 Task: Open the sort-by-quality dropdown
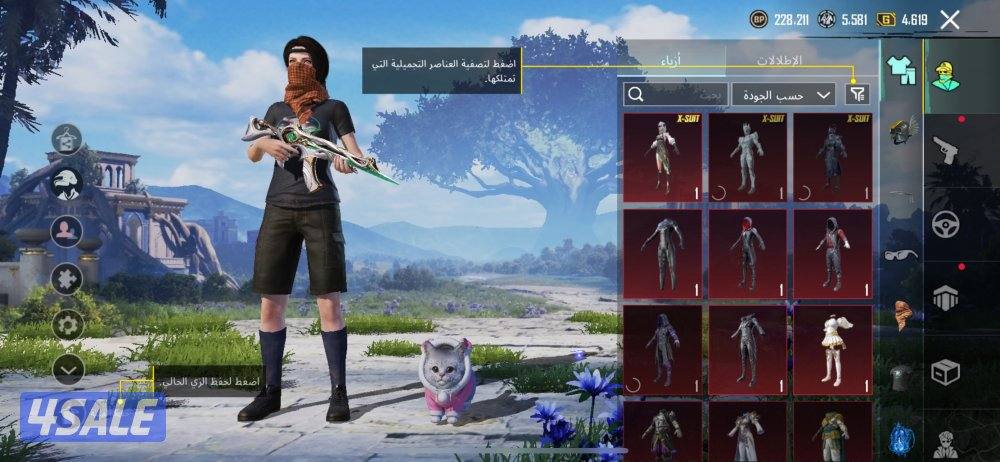point(784,94)
